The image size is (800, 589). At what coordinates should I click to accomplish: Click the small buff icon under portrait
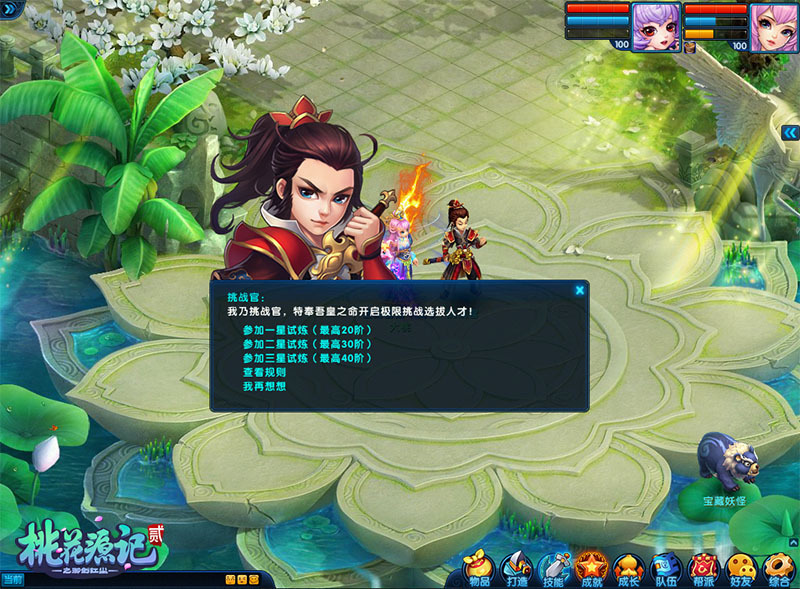pyautogui.click(x=690, y=46)
